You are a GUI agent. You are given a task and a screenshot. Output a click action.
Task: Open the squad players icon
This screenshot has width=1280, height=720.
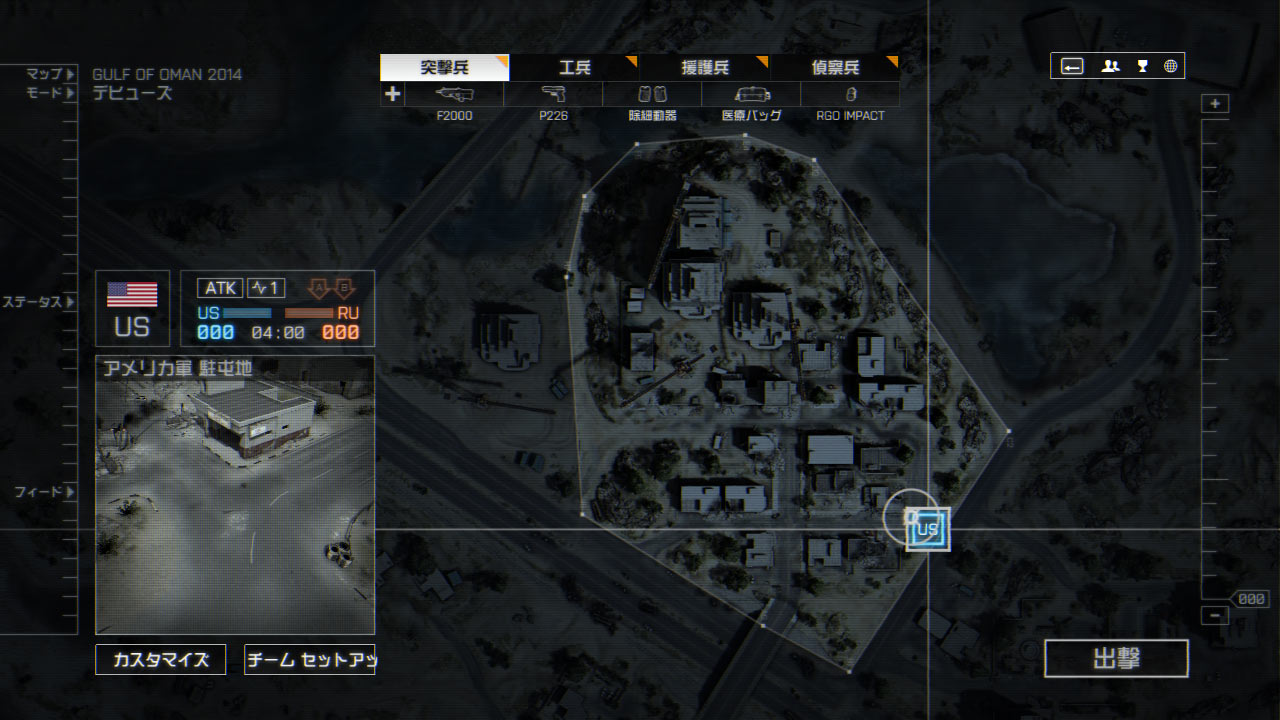1110,66
